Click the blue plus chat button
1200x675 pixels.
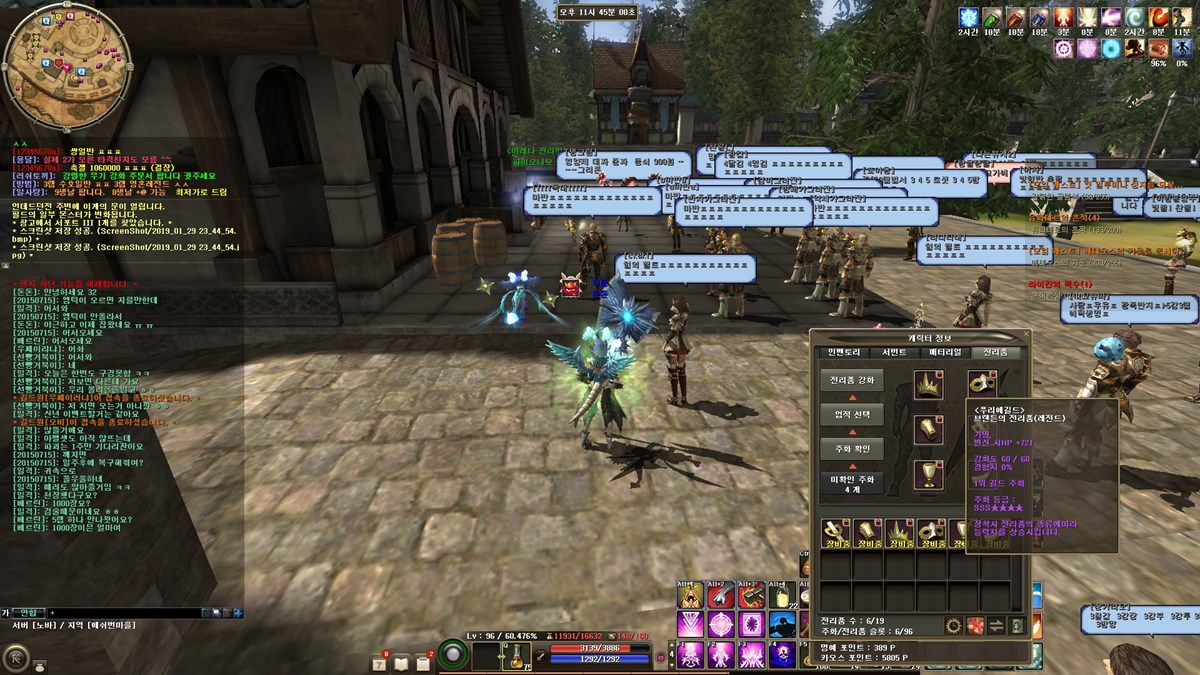(x=238, y=612)
